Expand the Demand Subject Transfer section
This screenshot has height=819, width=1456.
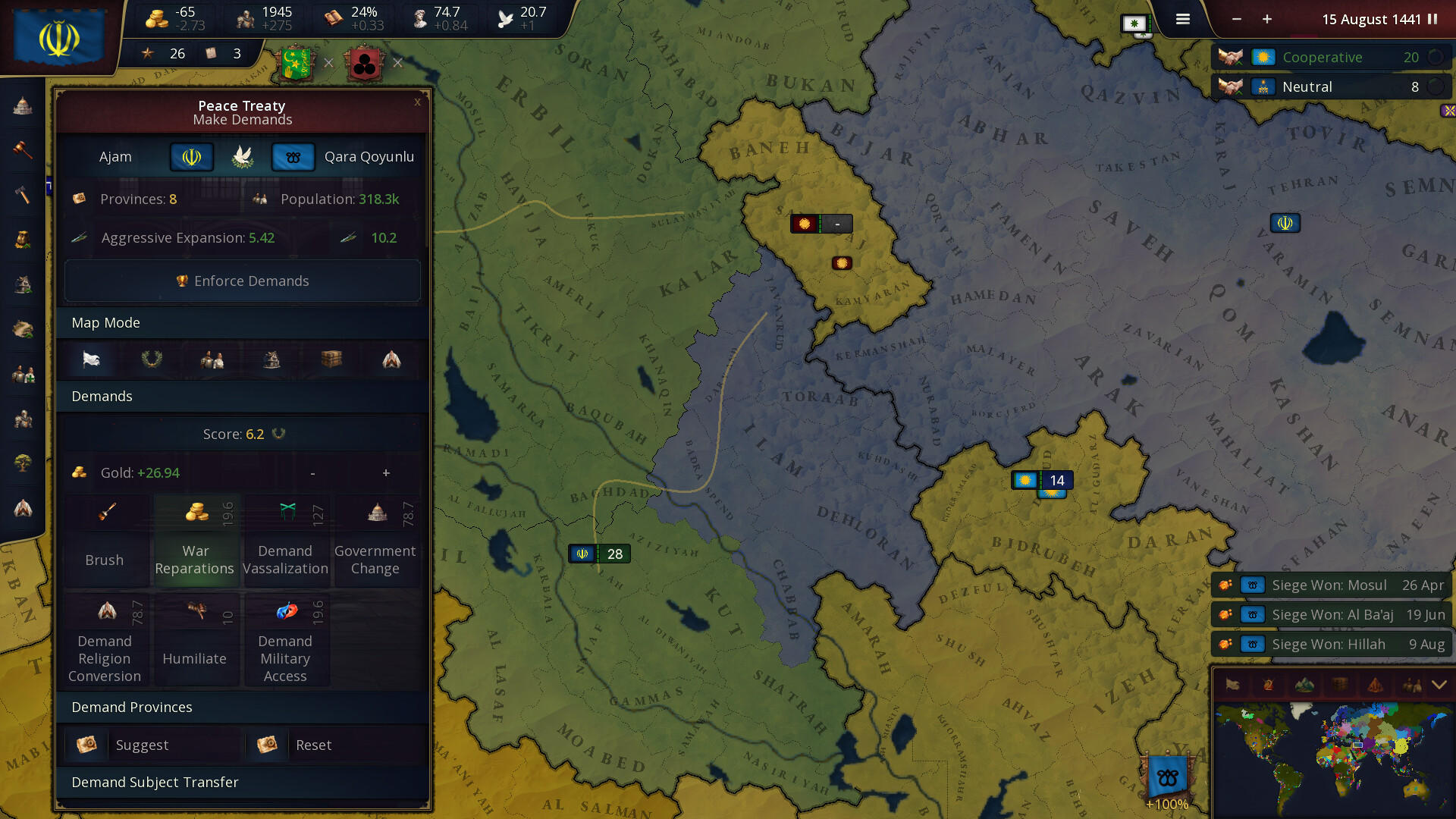tap(241, 782)
